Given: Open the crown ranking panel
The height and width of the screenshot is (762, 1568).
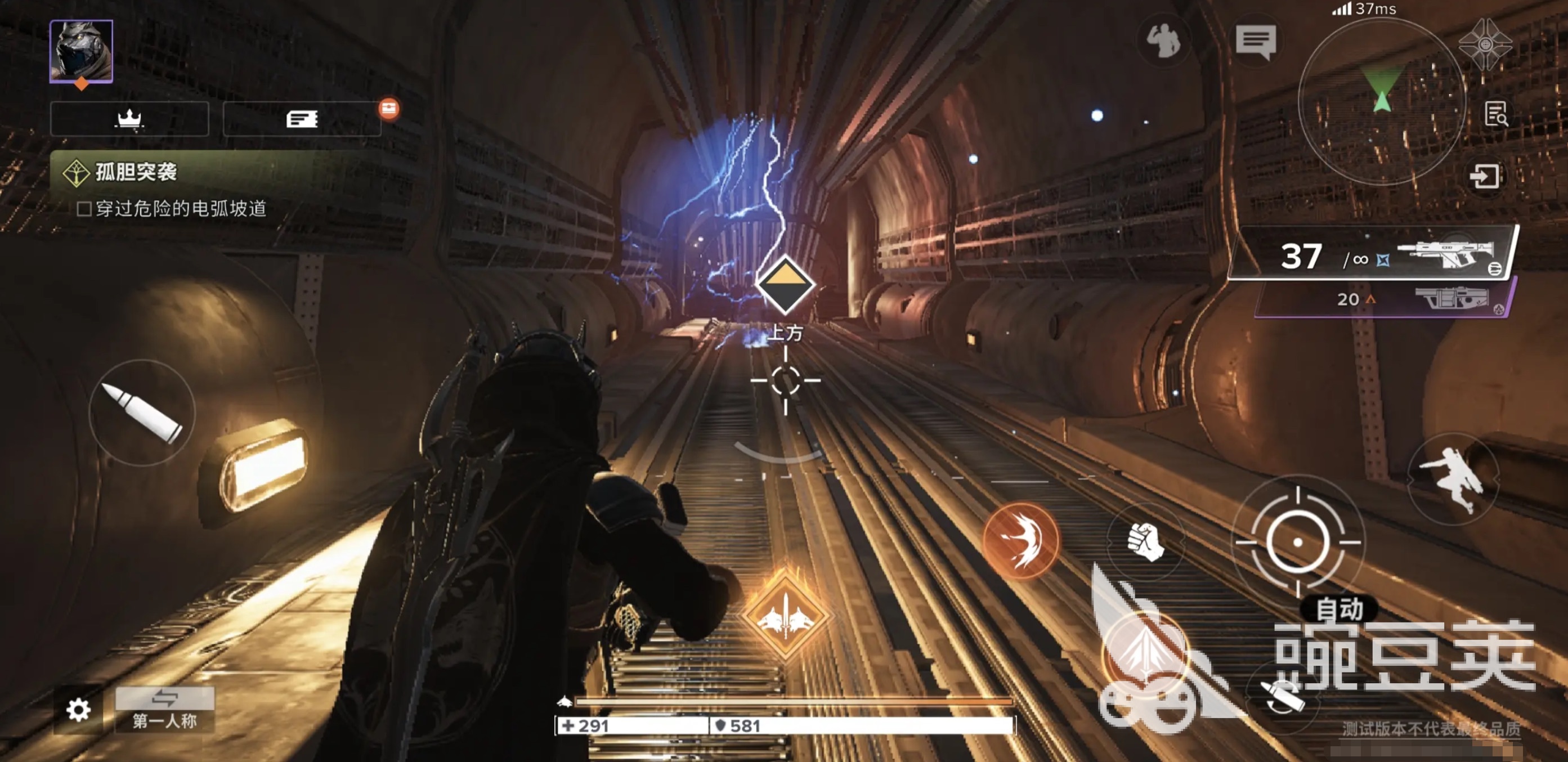Looking at the screenshot, I should pos(129,119).
